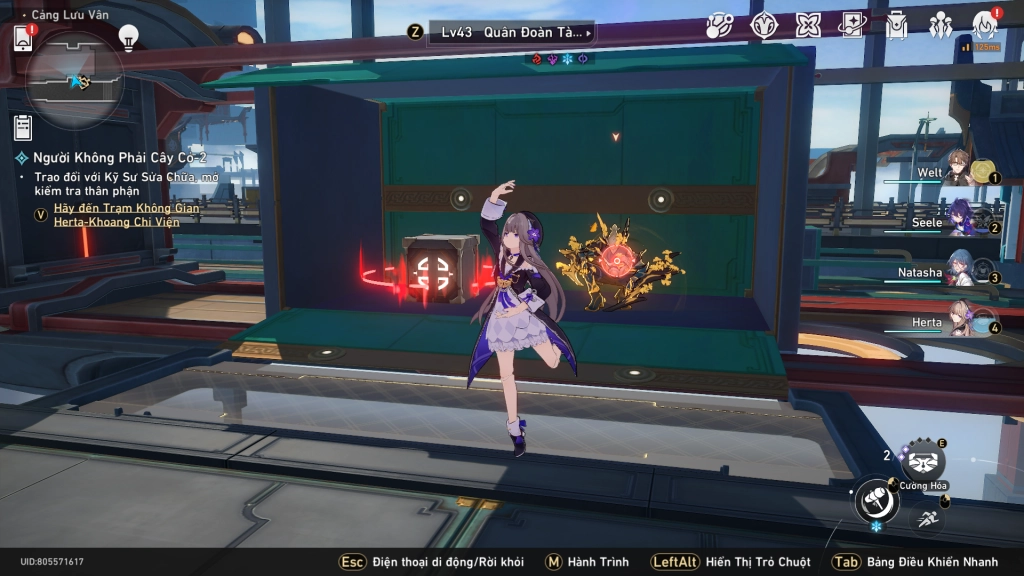Use the Cường Hóa technique skill
This screenshot has width=1024, height=576.
click(x=922, y=461)
